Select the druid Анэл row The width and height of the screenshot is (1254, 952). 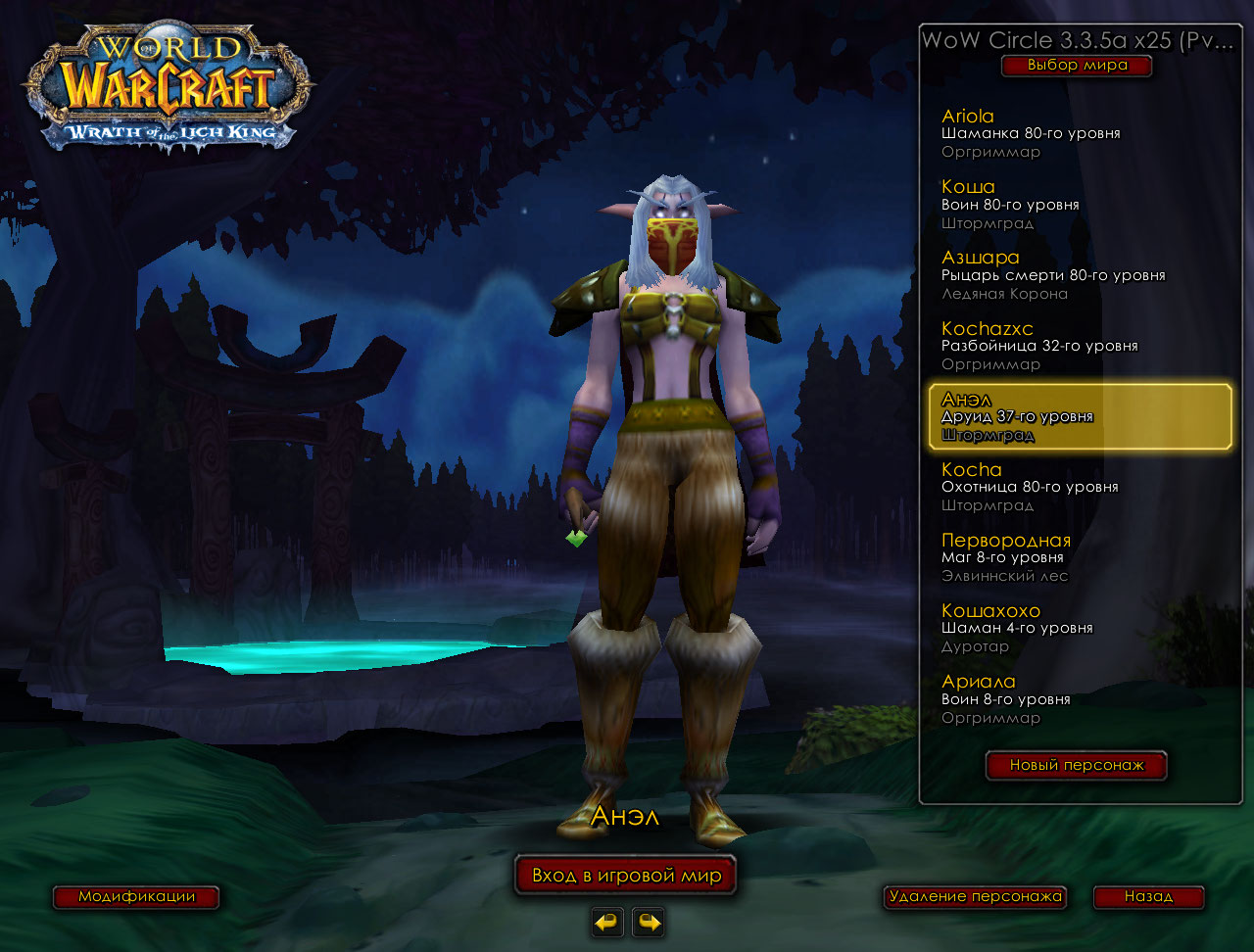(x=1079, y=416)
